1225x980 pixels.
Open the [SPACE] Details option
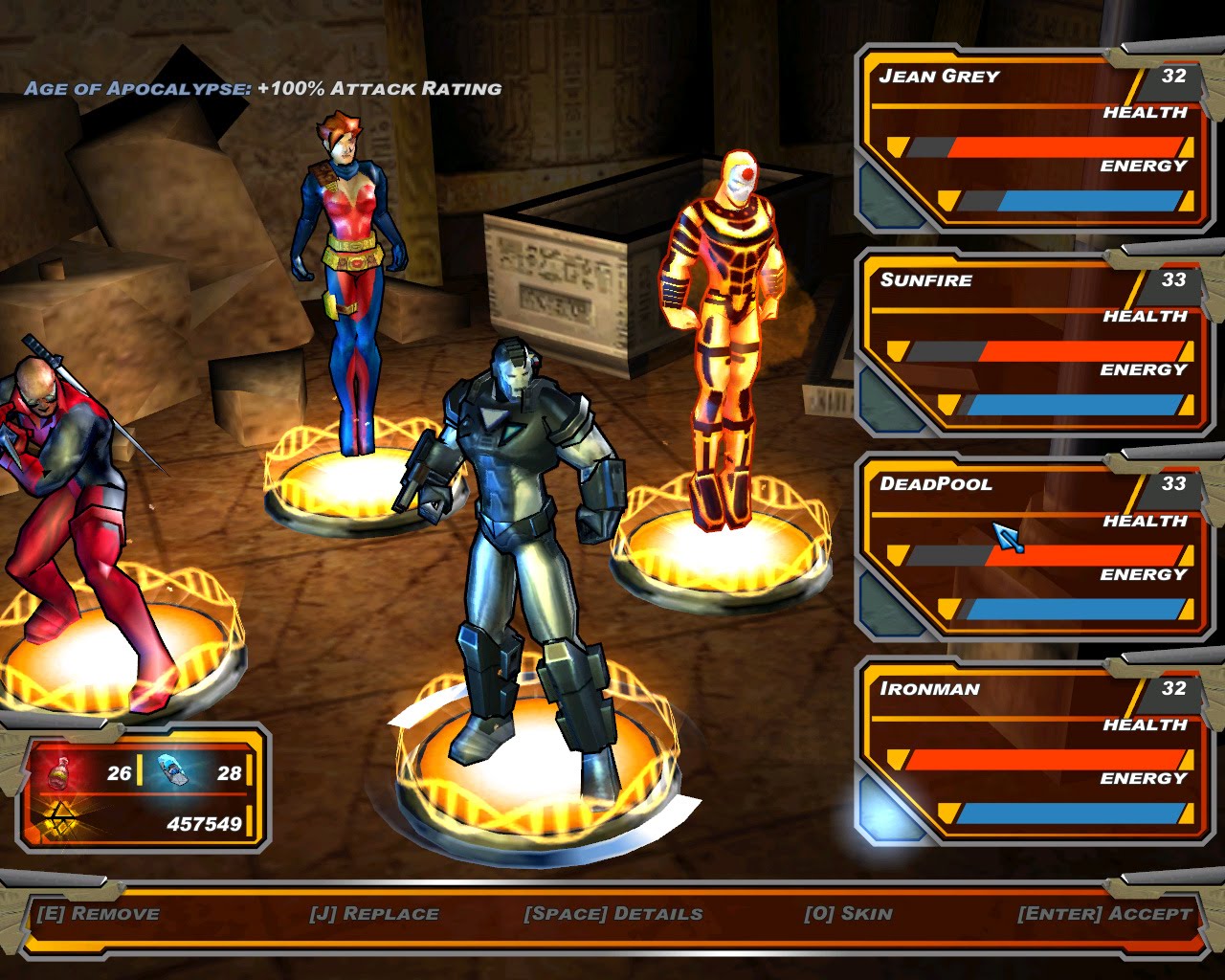coord(612,914)
